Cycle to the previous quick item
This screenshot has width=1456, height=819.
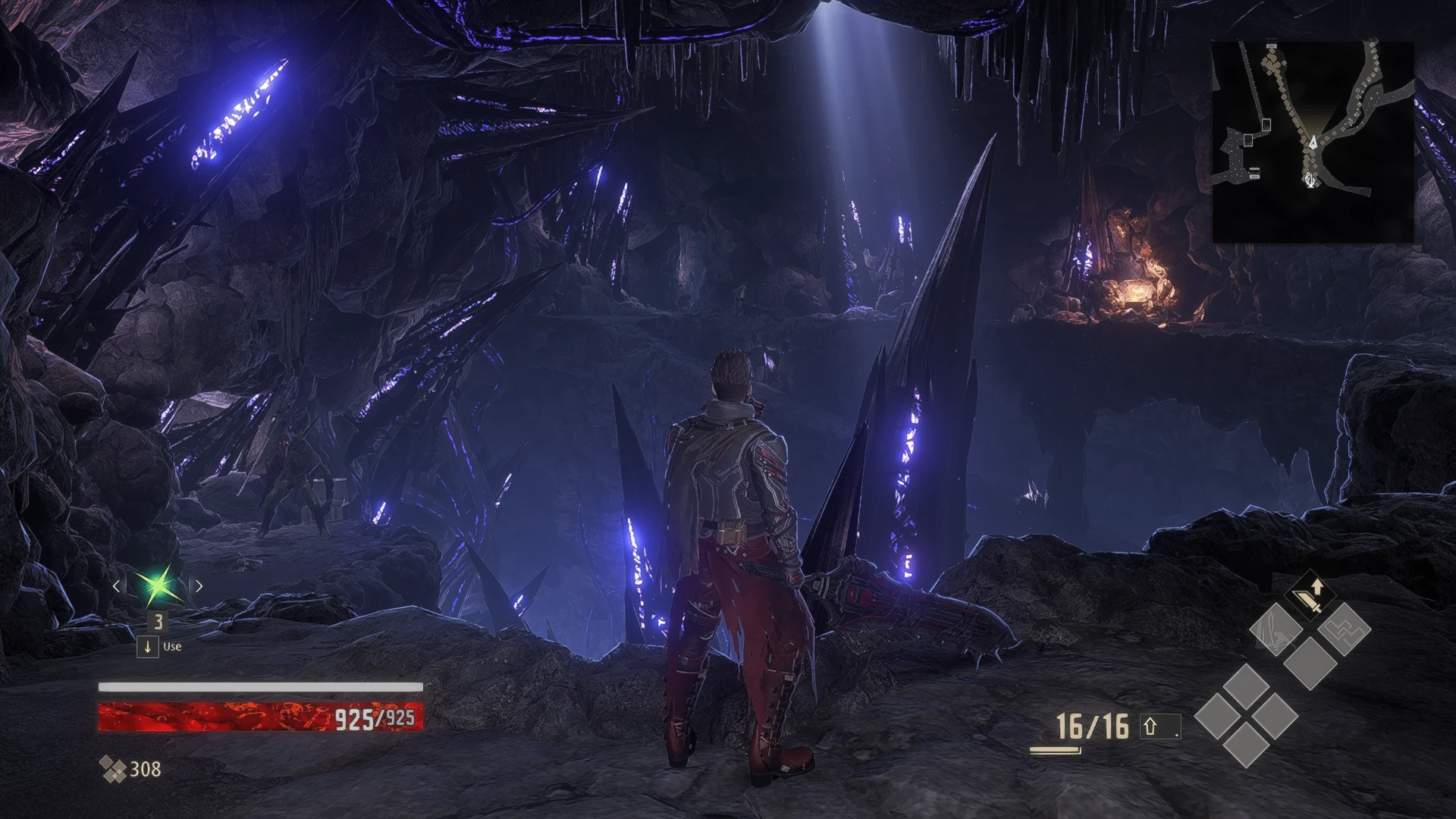click(x=116, y=585)
